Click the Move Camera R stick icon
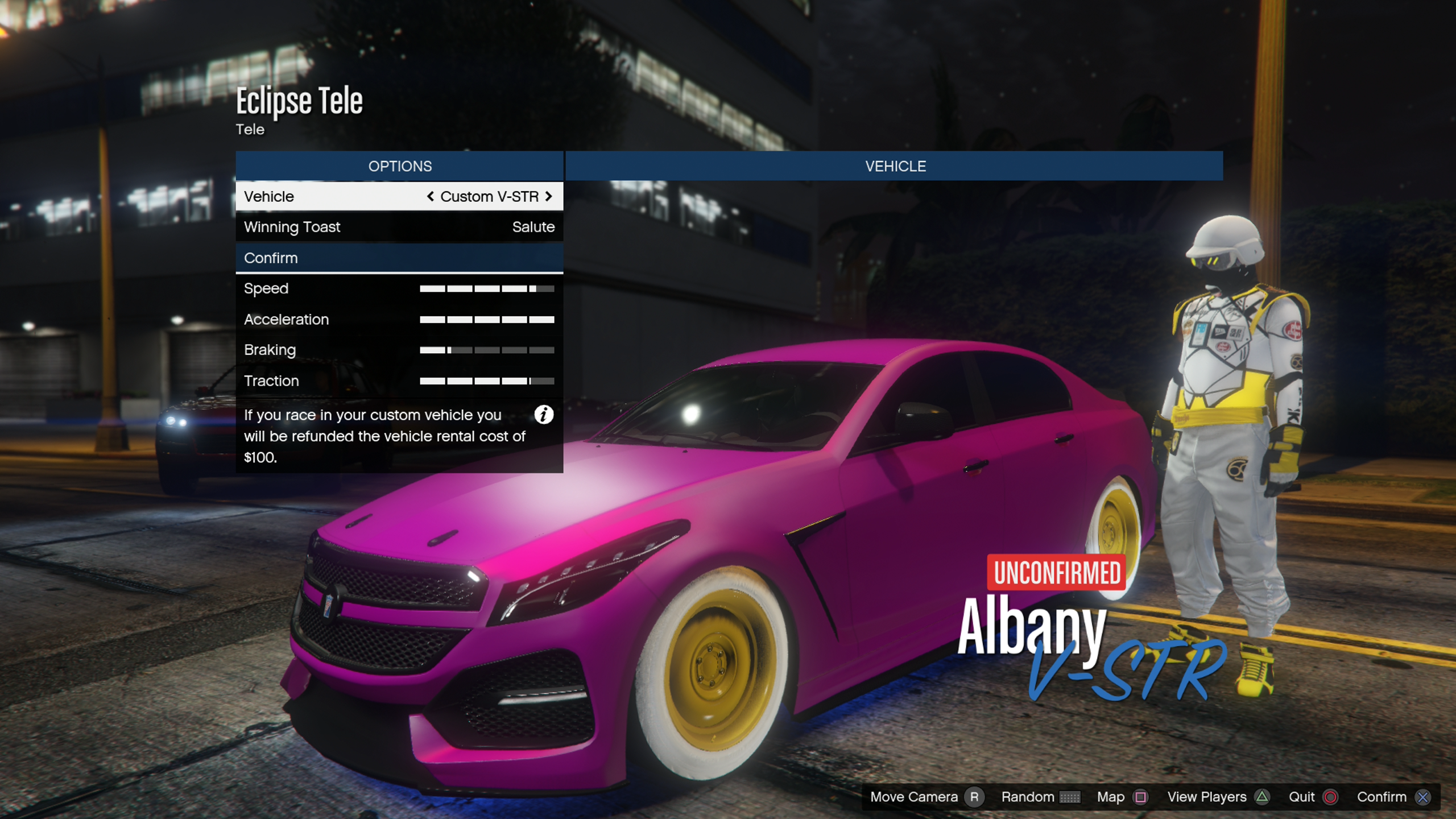Viewport: 1456px width, 819px height. pos(974,797)
